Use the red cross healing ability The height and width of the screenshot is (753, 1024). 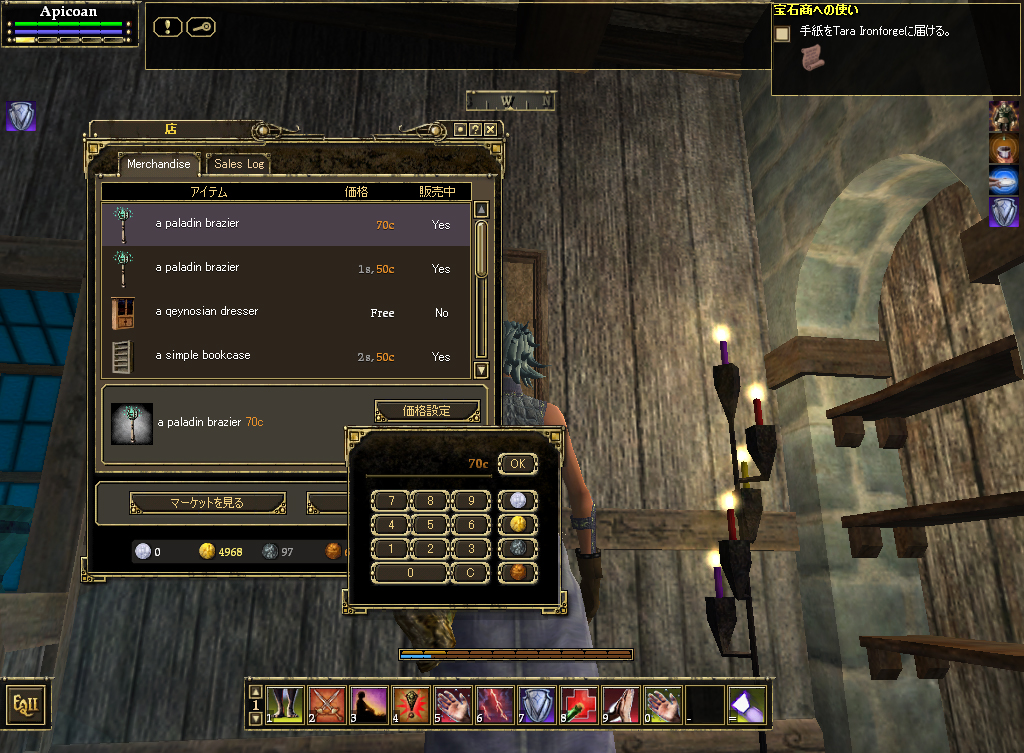[579, 705]
